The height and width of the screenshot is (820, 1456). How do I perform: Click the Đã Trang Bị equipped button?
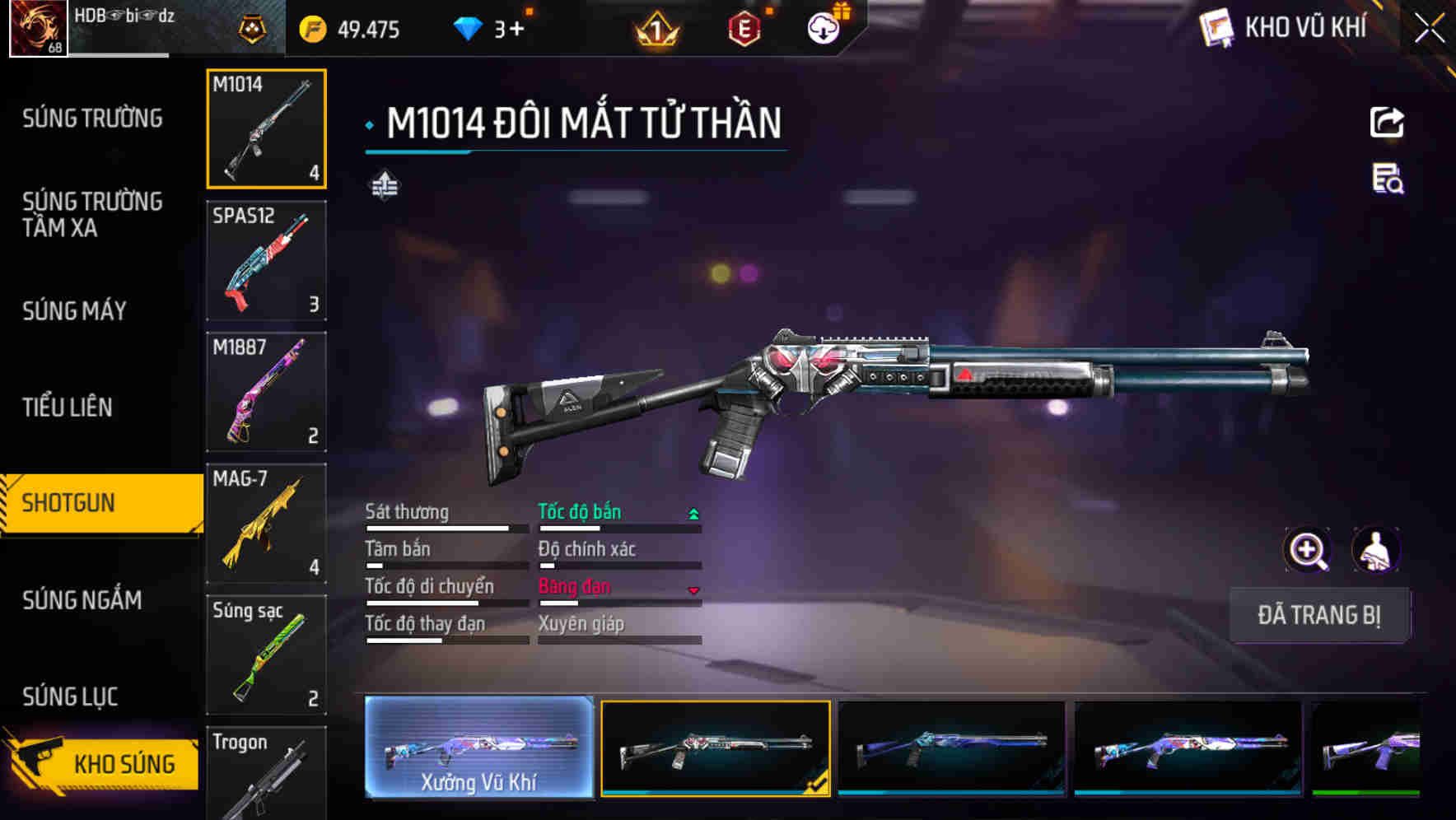click(1318, 615)
